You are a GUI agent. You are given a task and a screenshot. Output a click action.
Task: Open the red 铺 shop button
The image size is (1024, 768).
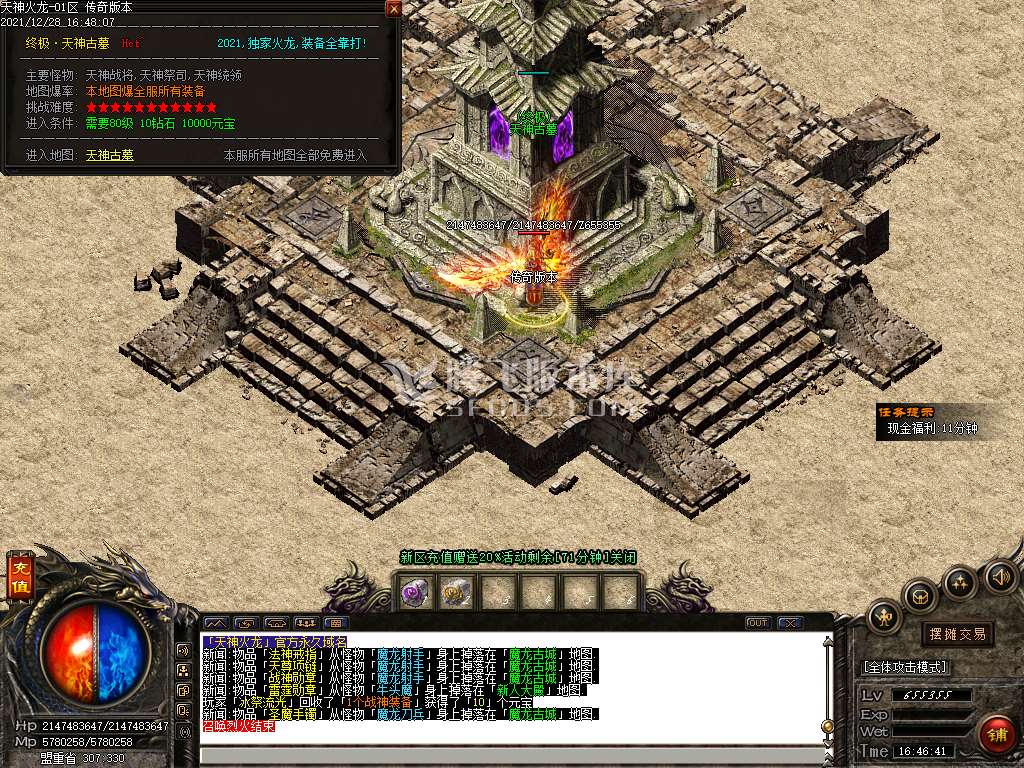[995, 735]
